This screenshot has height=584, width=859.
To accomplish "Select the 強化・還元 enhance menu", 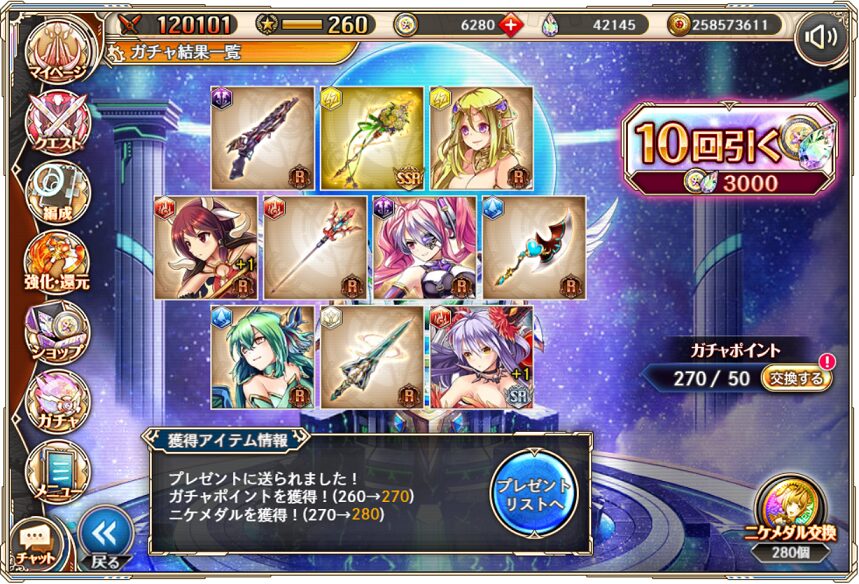I will coord(57,262).
